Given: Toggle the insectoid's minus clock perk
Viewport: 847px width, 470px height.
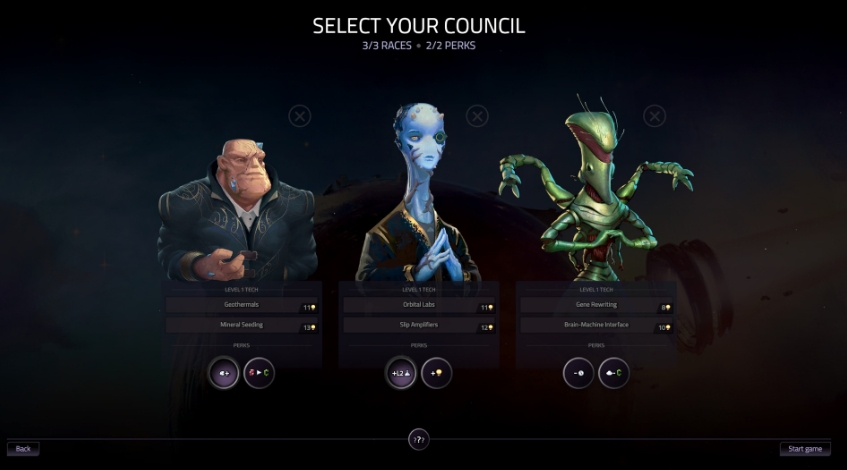Looking at the screenshot, I should [578, 373].
